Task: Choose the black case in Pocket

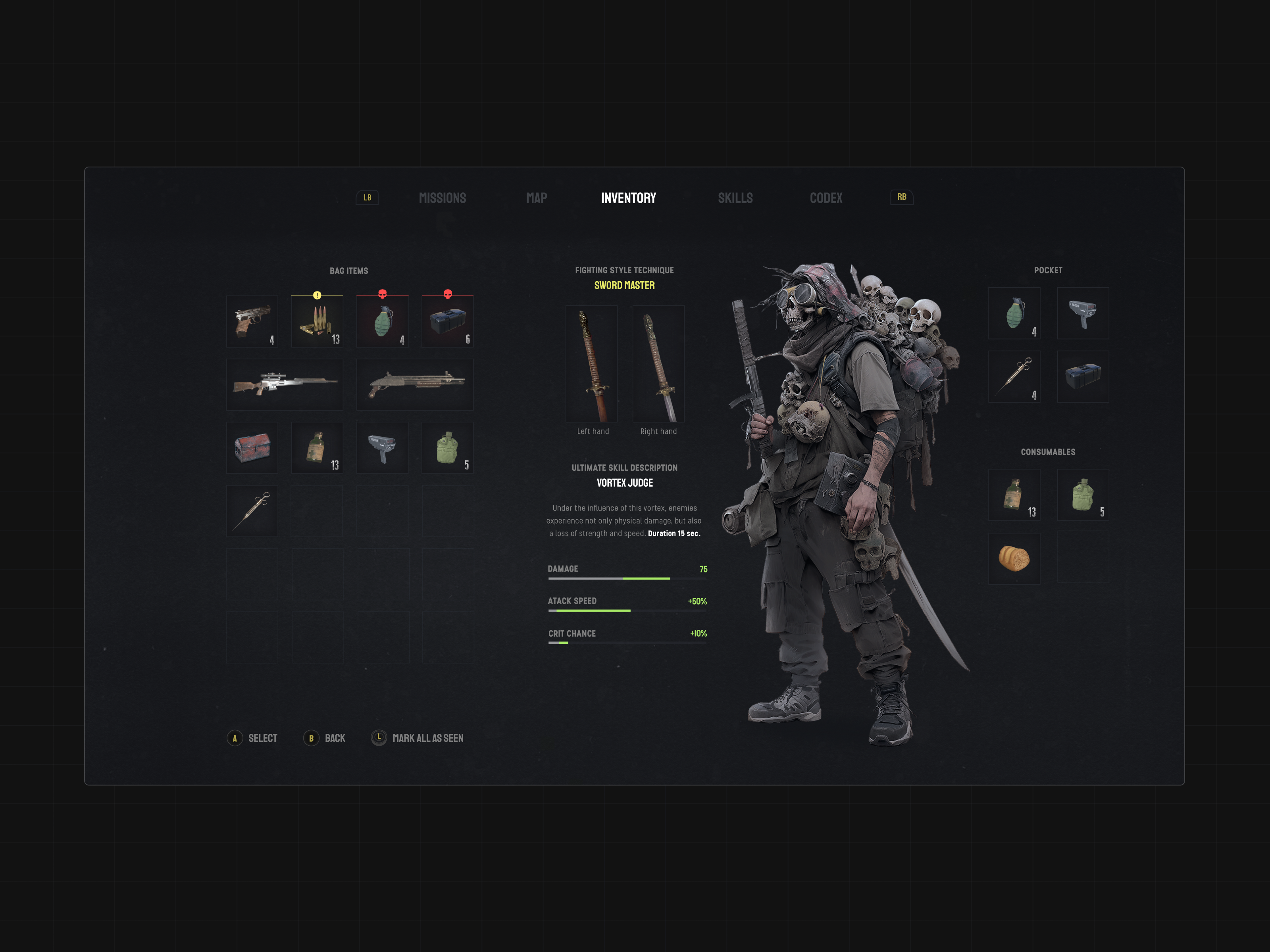Action: point(1083,376)
